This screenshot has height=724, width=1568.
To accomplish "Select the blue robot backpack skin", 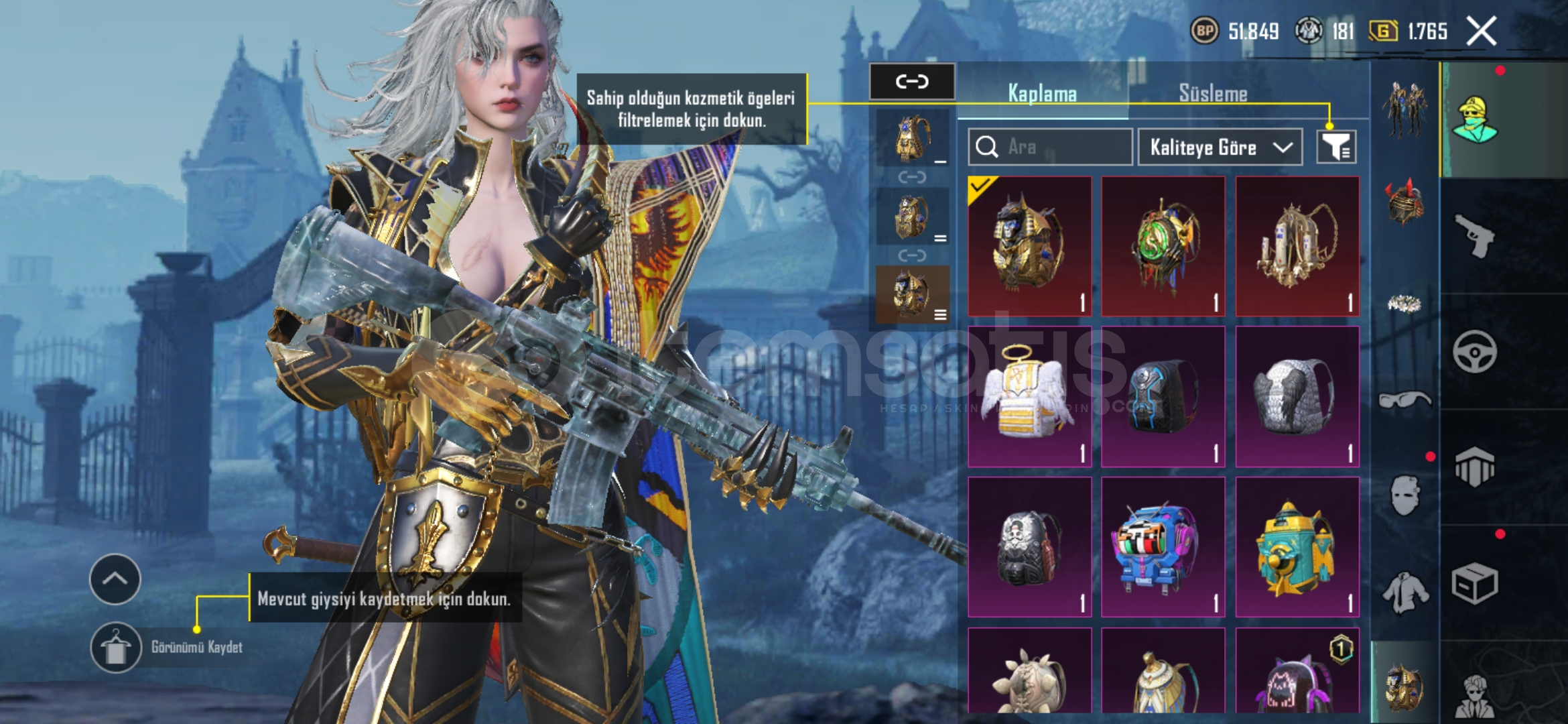I will coord(1163,547).
